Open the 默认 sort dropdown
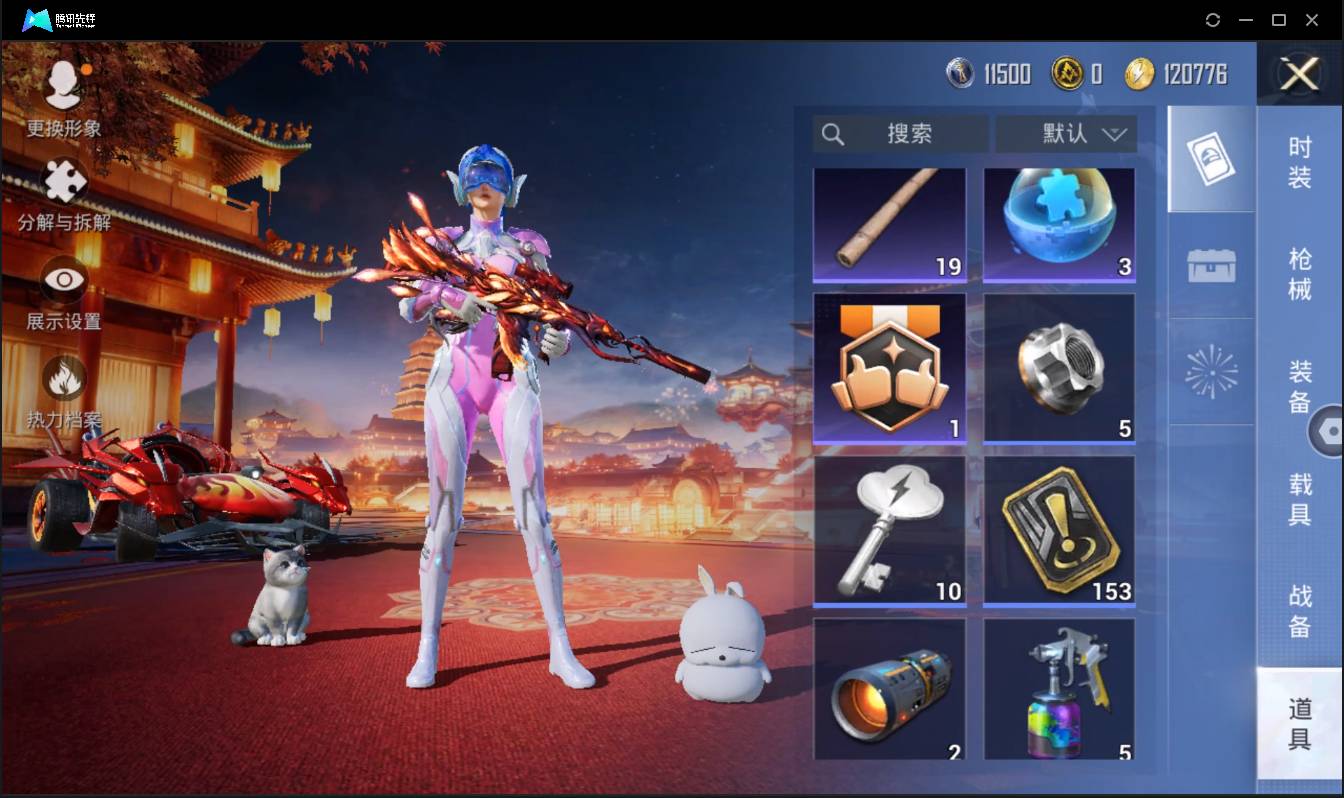 [1066, 134]
